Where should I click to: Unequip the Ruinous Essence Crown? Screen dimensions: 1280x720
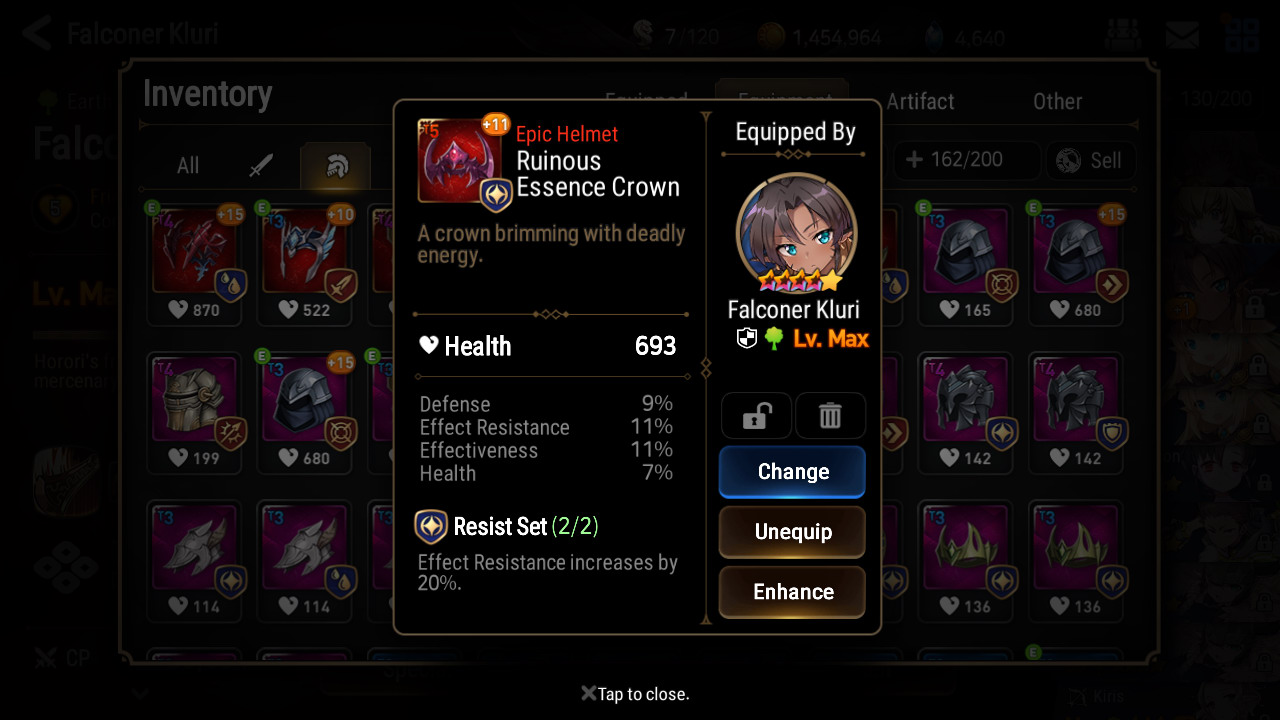point(792,532)
